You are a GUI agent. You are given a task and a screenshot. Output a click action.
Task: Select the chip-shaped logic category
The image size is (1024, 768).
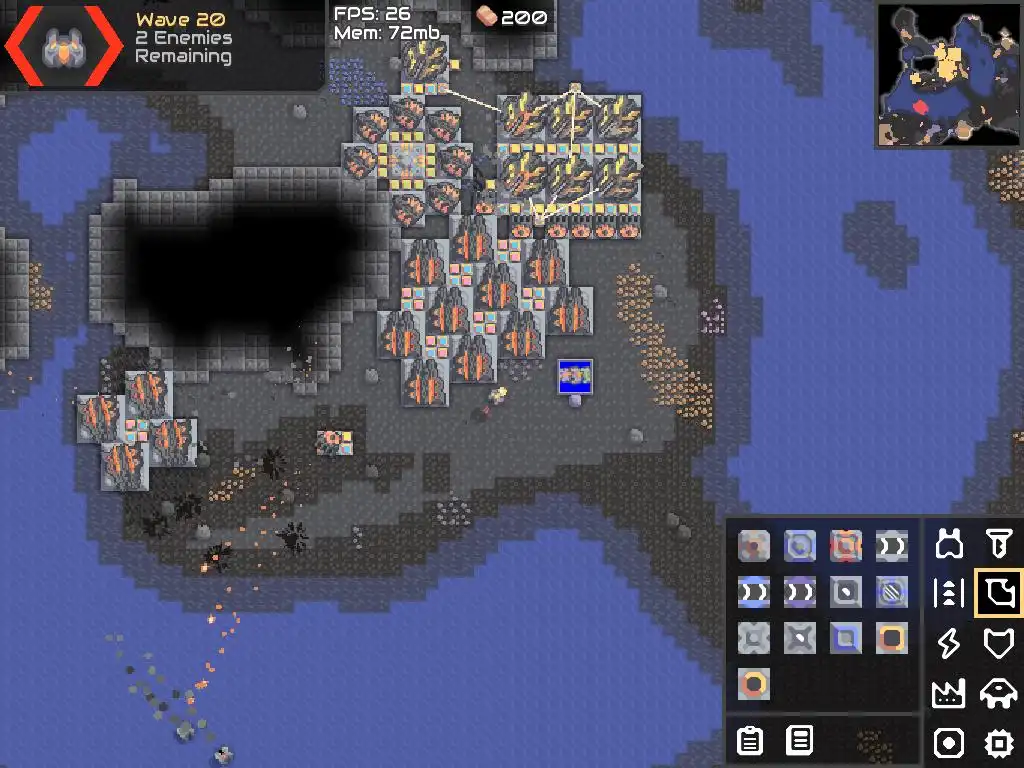(x=998, y=742)
